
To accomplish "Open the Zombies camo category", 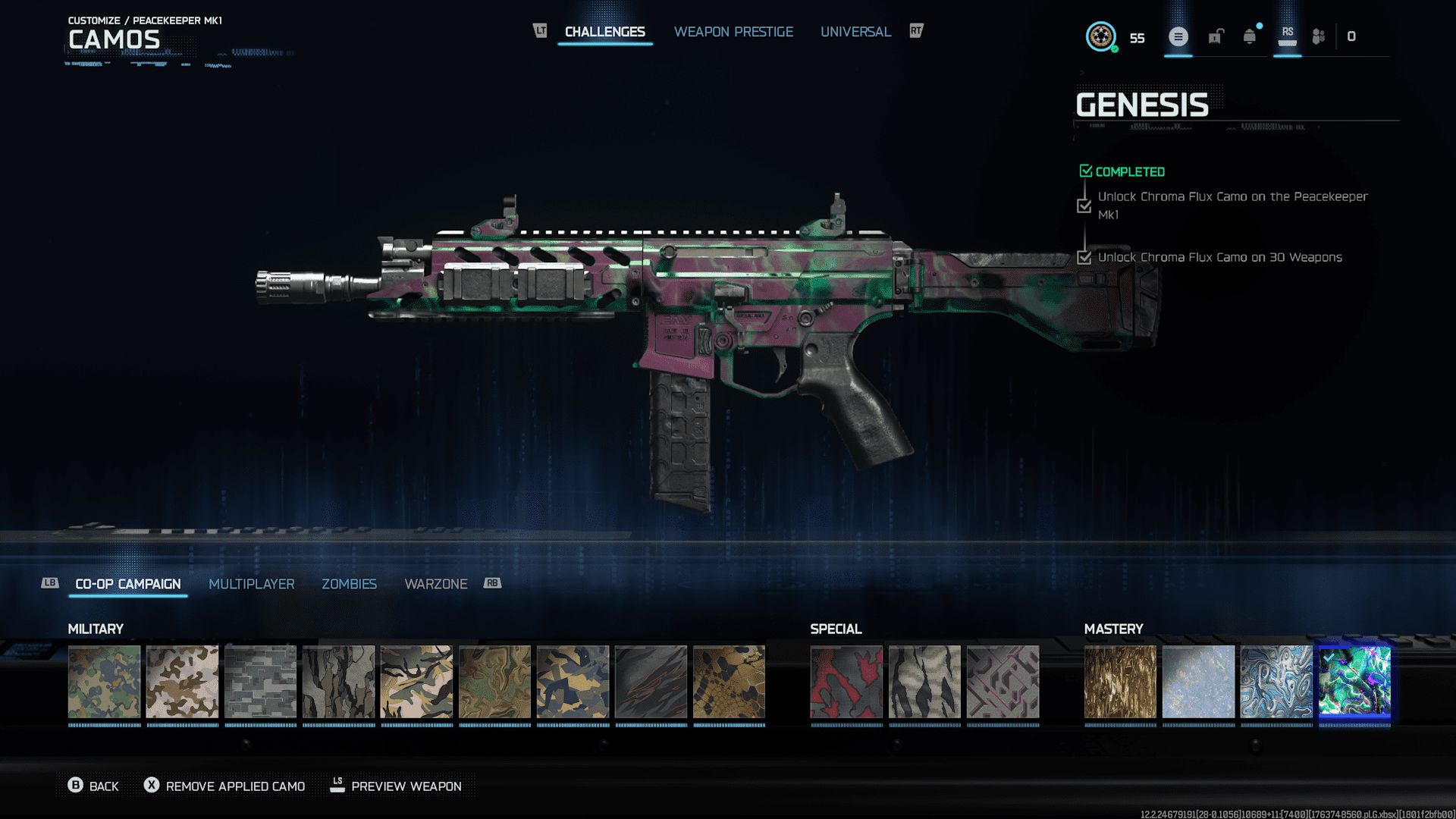I will [349, 584].
